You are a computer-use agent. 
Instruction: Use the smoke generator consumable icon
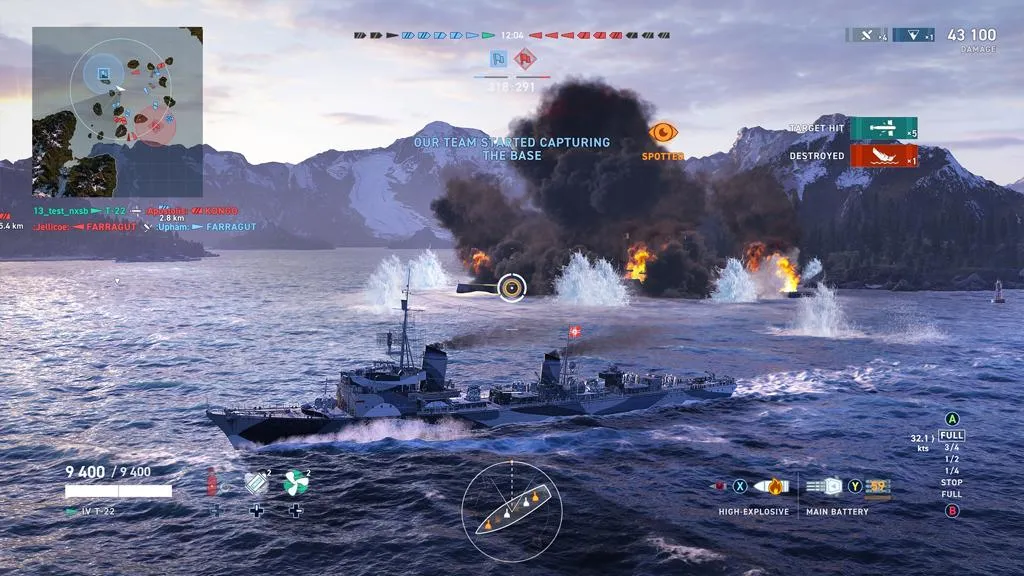tap(257, 483)
